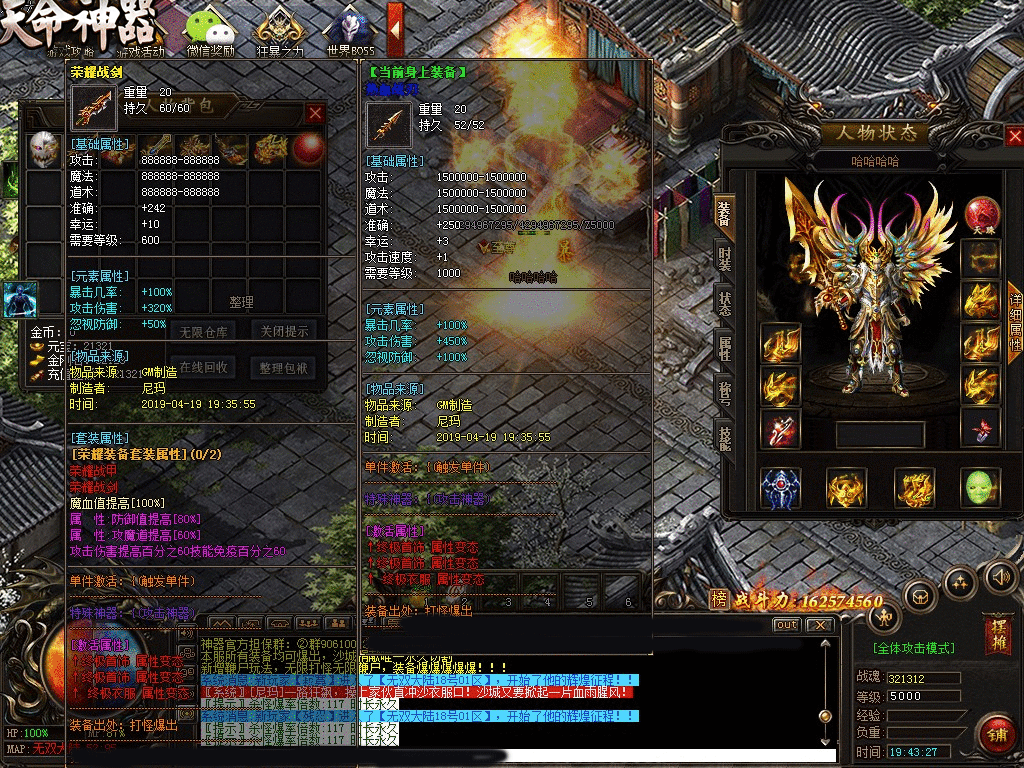Select the blue shield equipment slot
This screenshot has height=768, width=1024.
[780, 487]
